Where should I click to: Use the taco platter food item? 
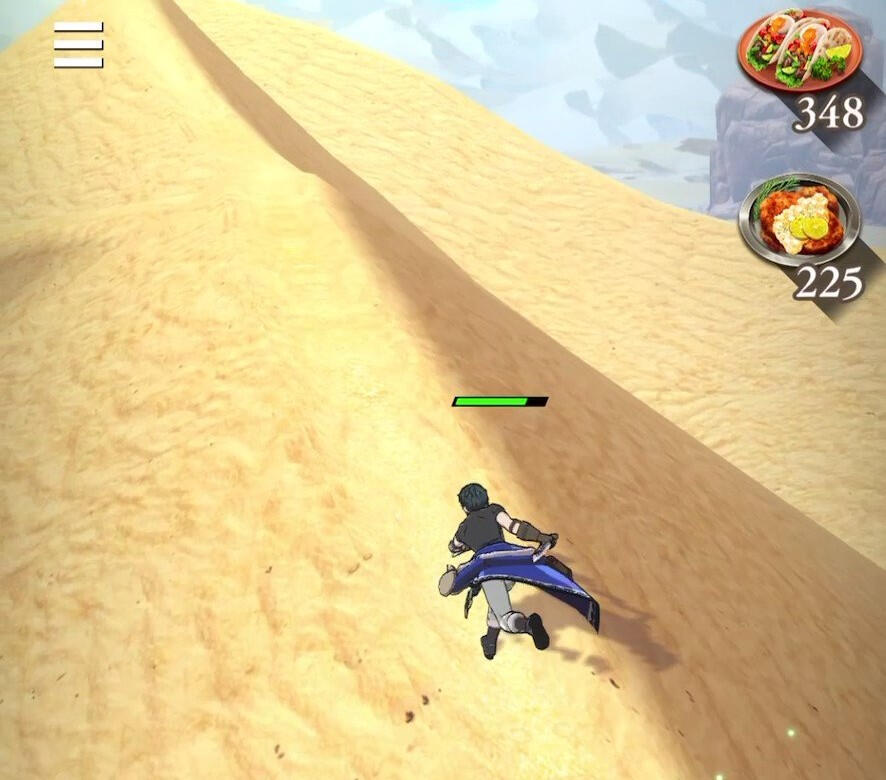799,51
